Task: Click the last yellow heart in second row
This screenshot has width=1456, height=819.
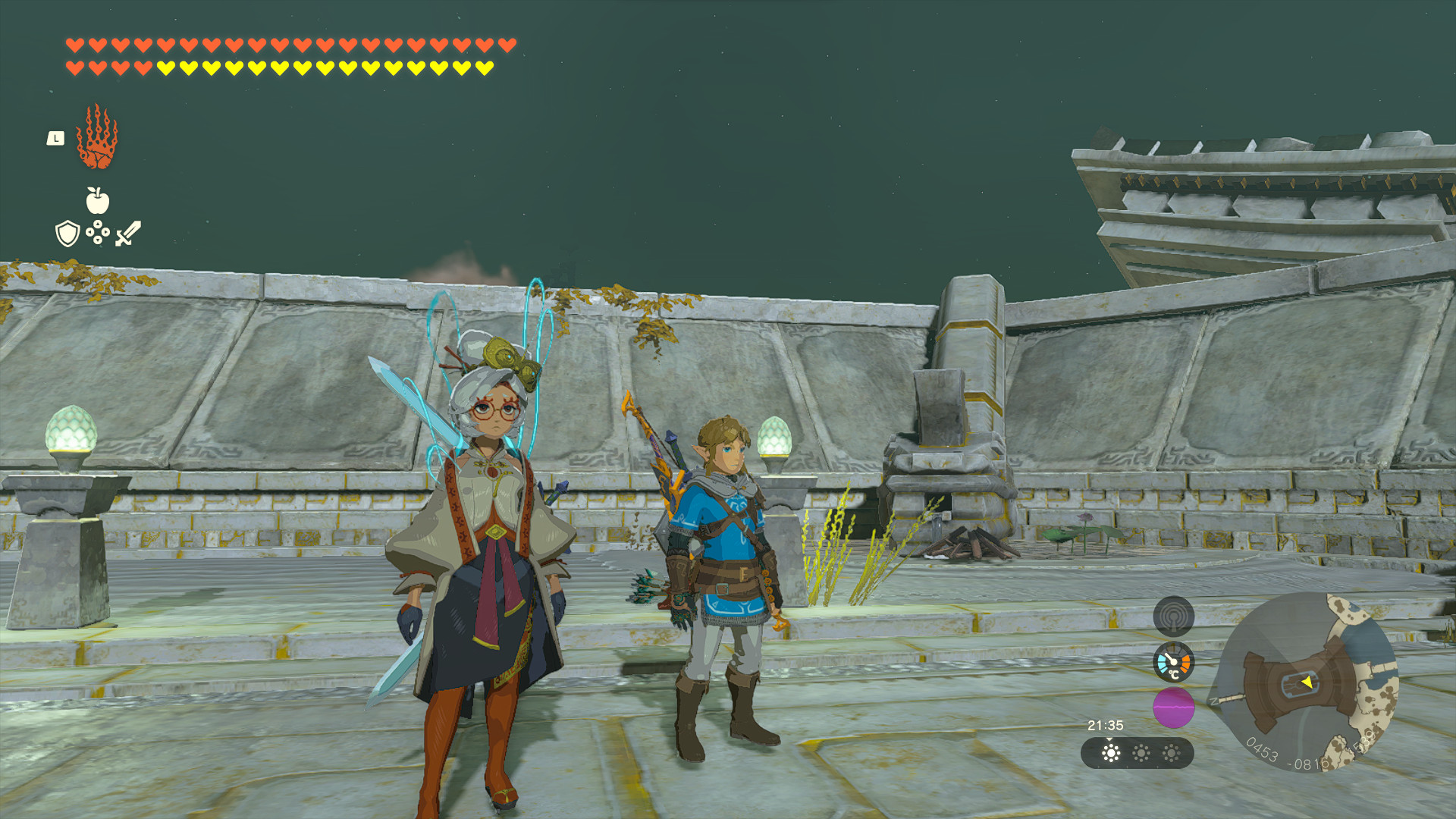Action: (x=485, y=67)
